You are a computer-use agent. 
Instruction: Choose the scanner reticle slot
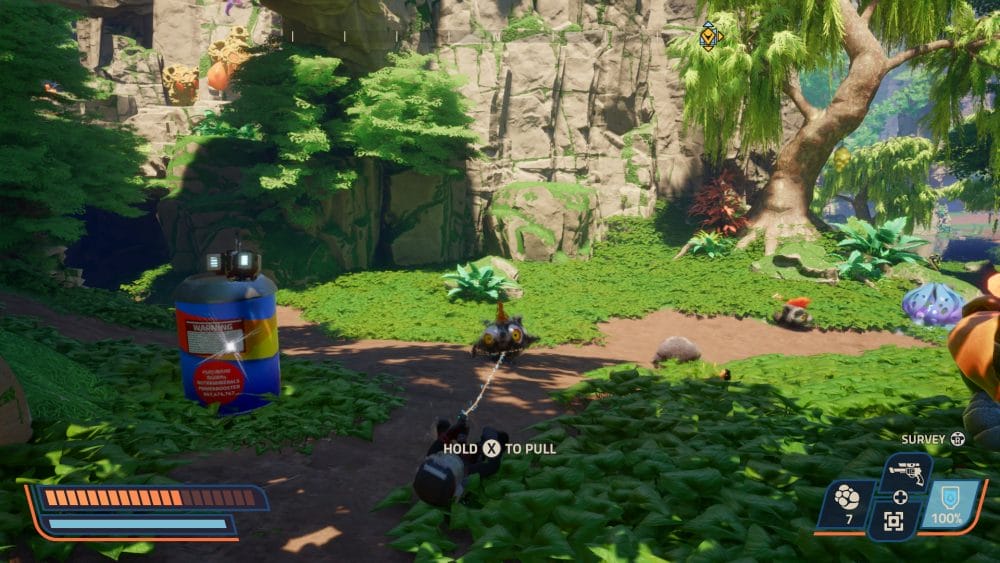893,520
